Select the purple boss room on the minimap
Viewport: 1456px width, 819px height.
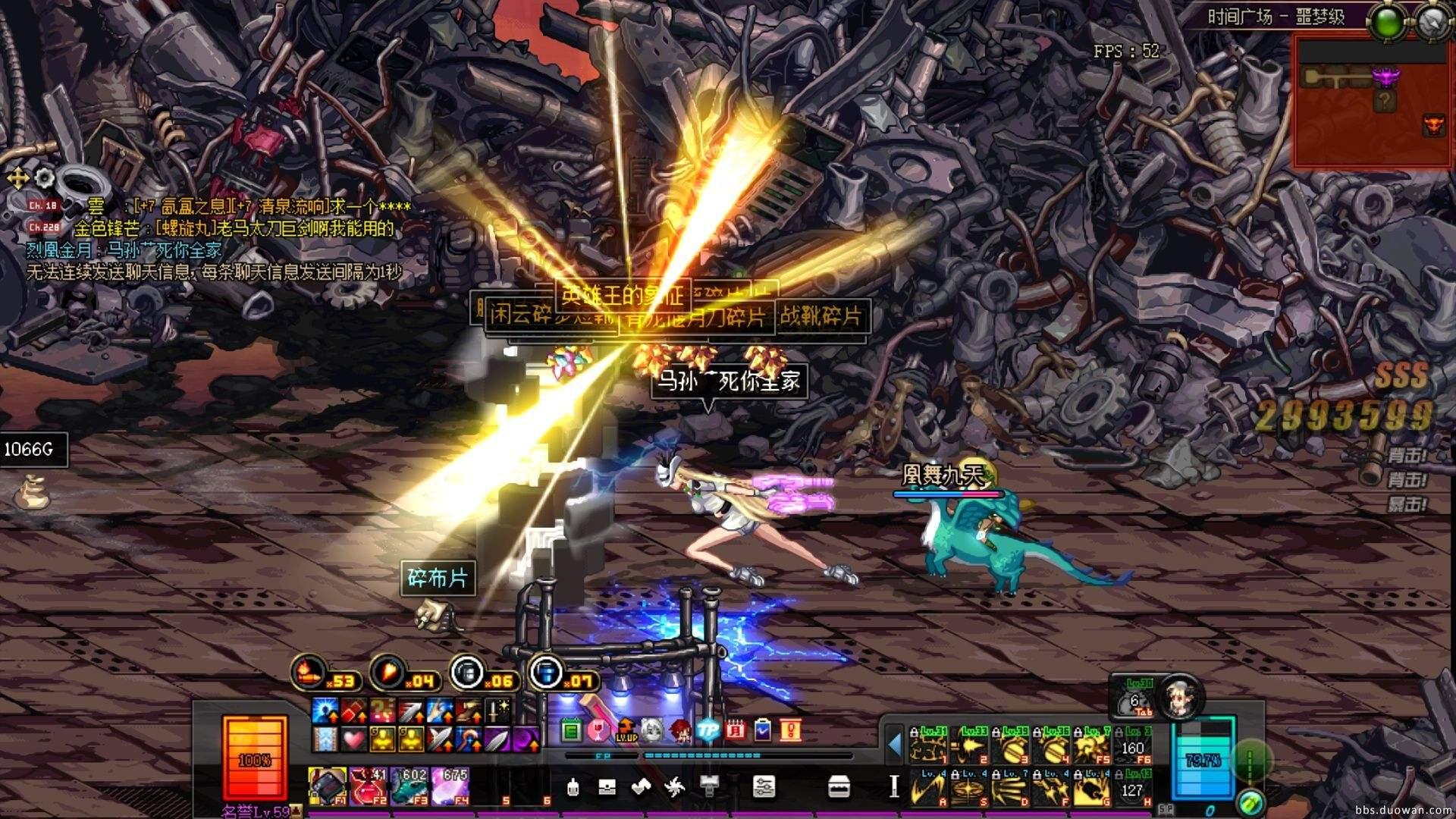1386,77
